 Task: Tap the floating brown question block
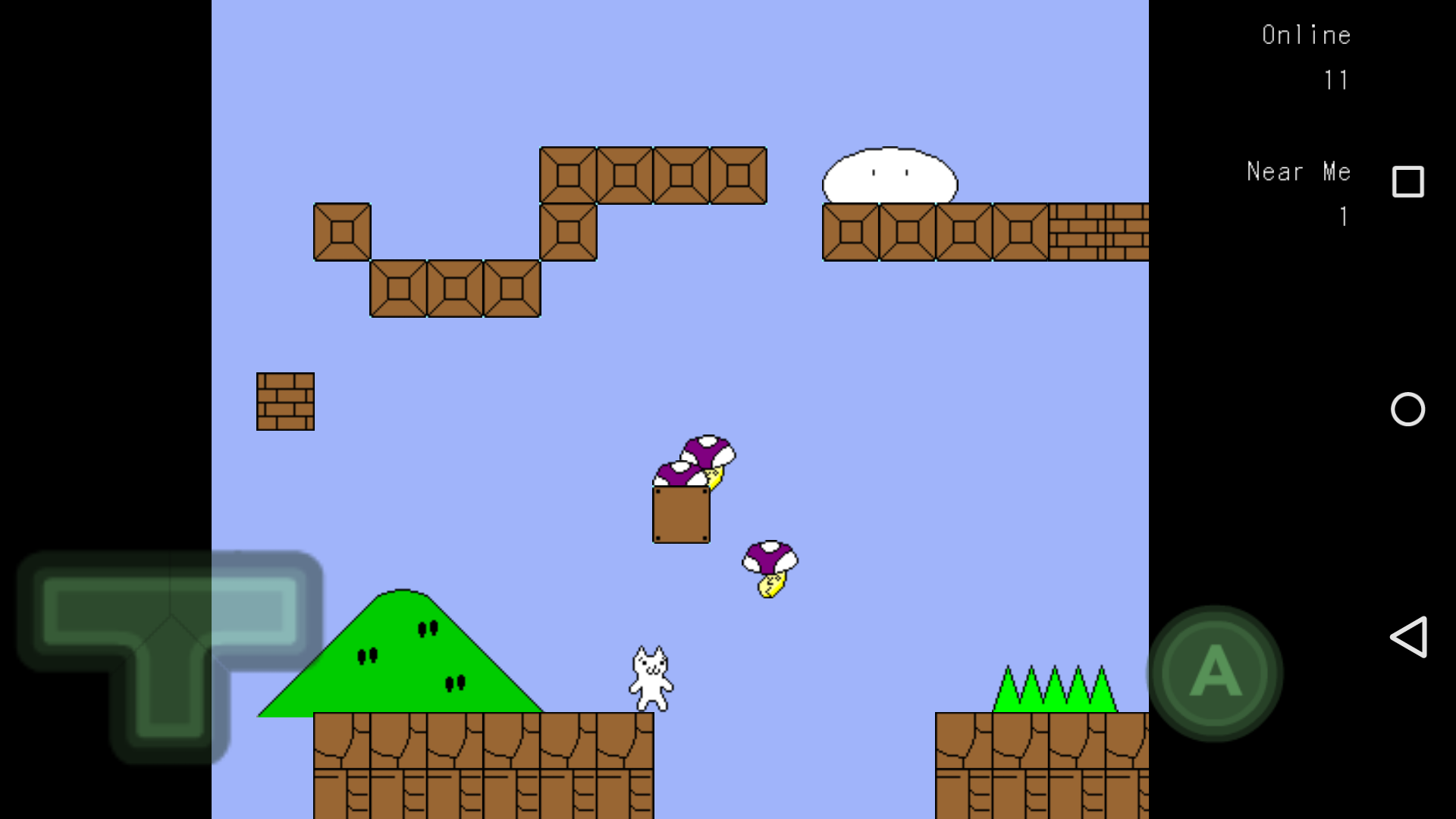click(x=681, y=514)
